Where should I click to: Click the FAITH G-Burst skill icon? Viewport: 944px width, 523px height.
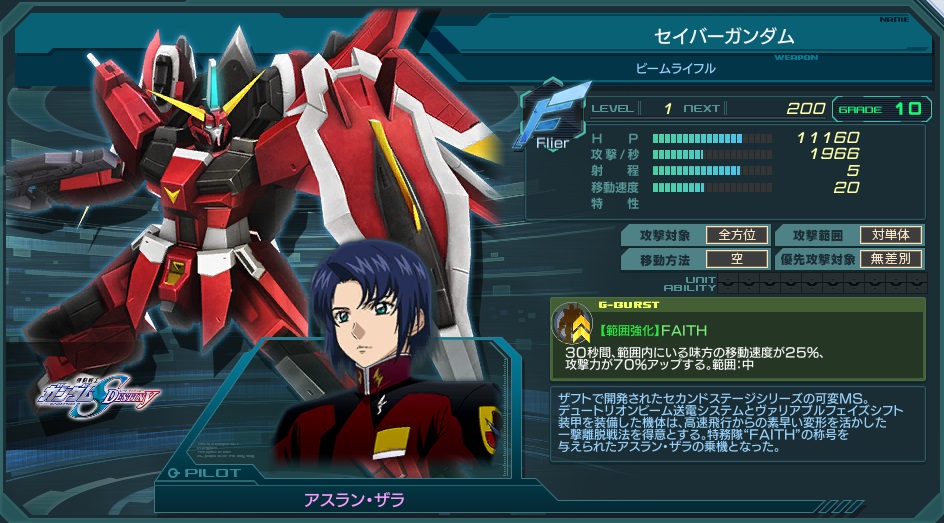point(573,323)
